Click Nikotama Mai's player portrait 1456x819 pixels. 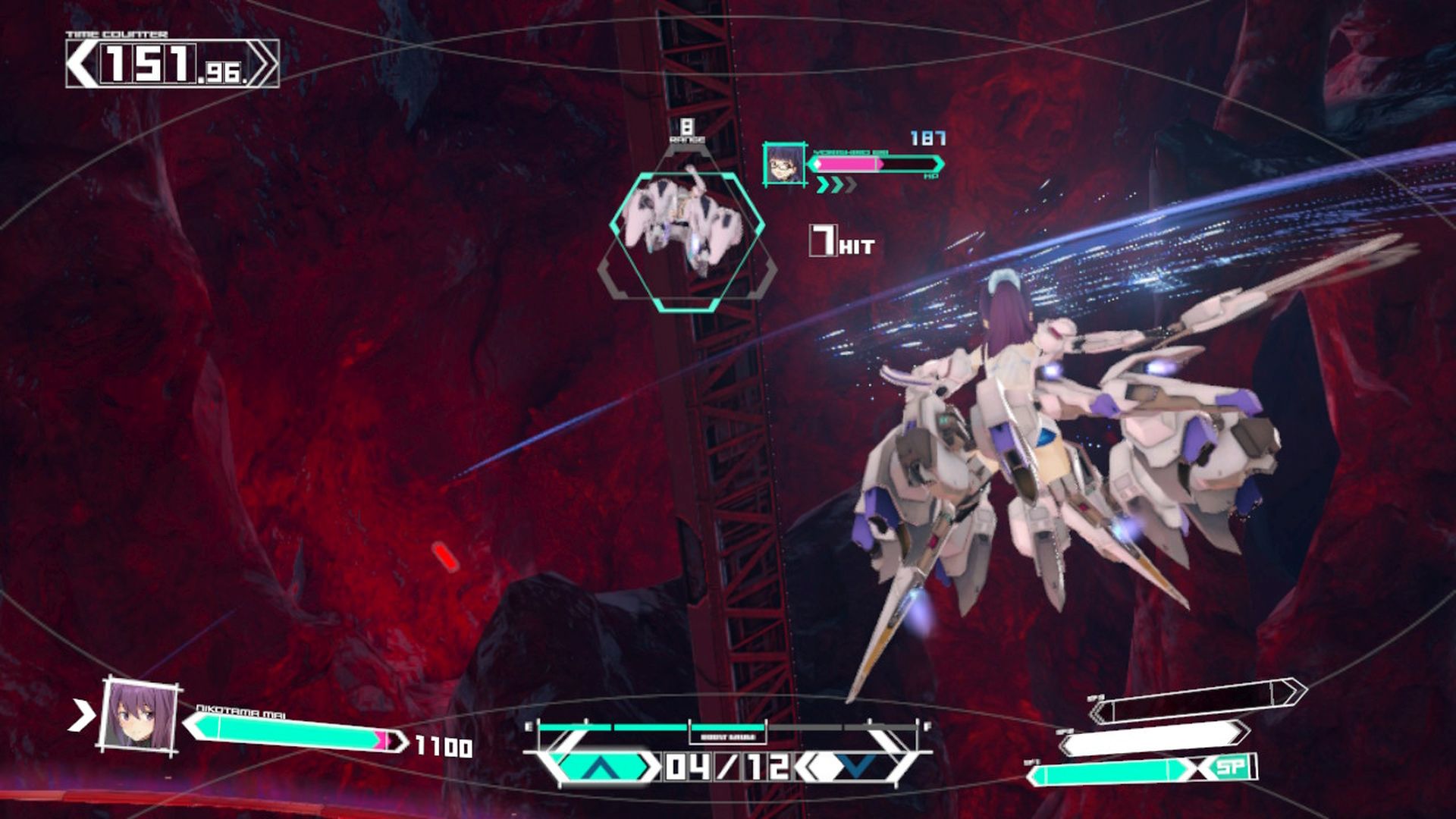(140, 715)
